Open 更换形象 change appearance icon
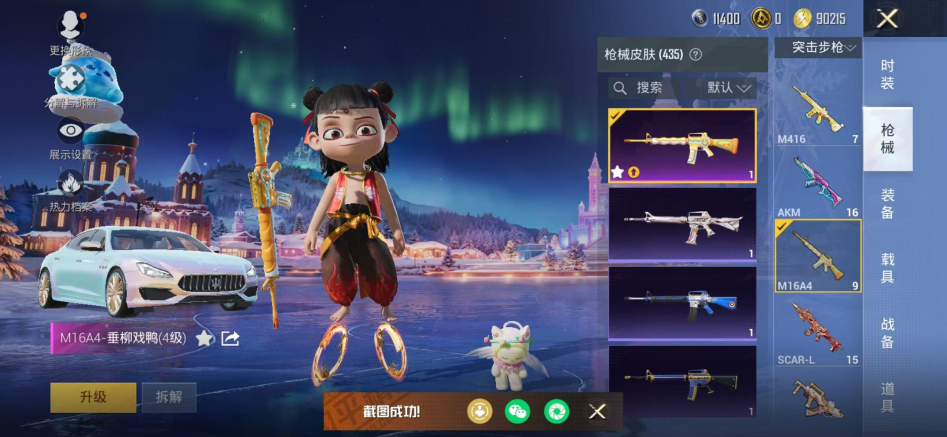 (x=70, y=24)
